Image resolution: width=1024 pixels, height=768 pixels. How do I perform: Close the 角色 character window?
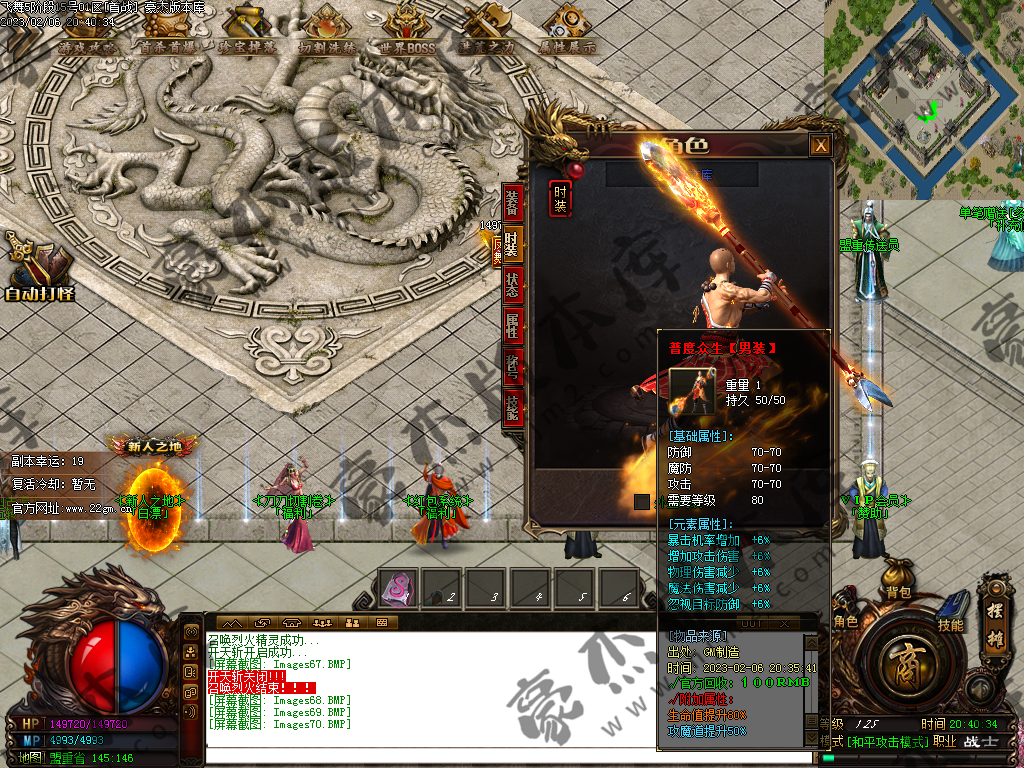tap(820, 146)
